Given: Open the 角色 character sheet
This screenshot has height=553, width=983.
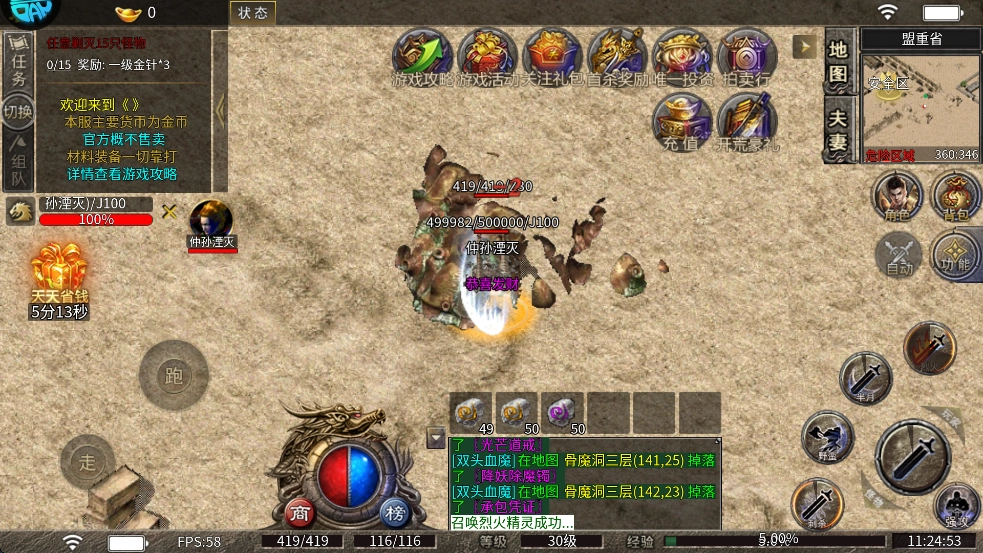Looking at the screenshot, I should point(897,194).
